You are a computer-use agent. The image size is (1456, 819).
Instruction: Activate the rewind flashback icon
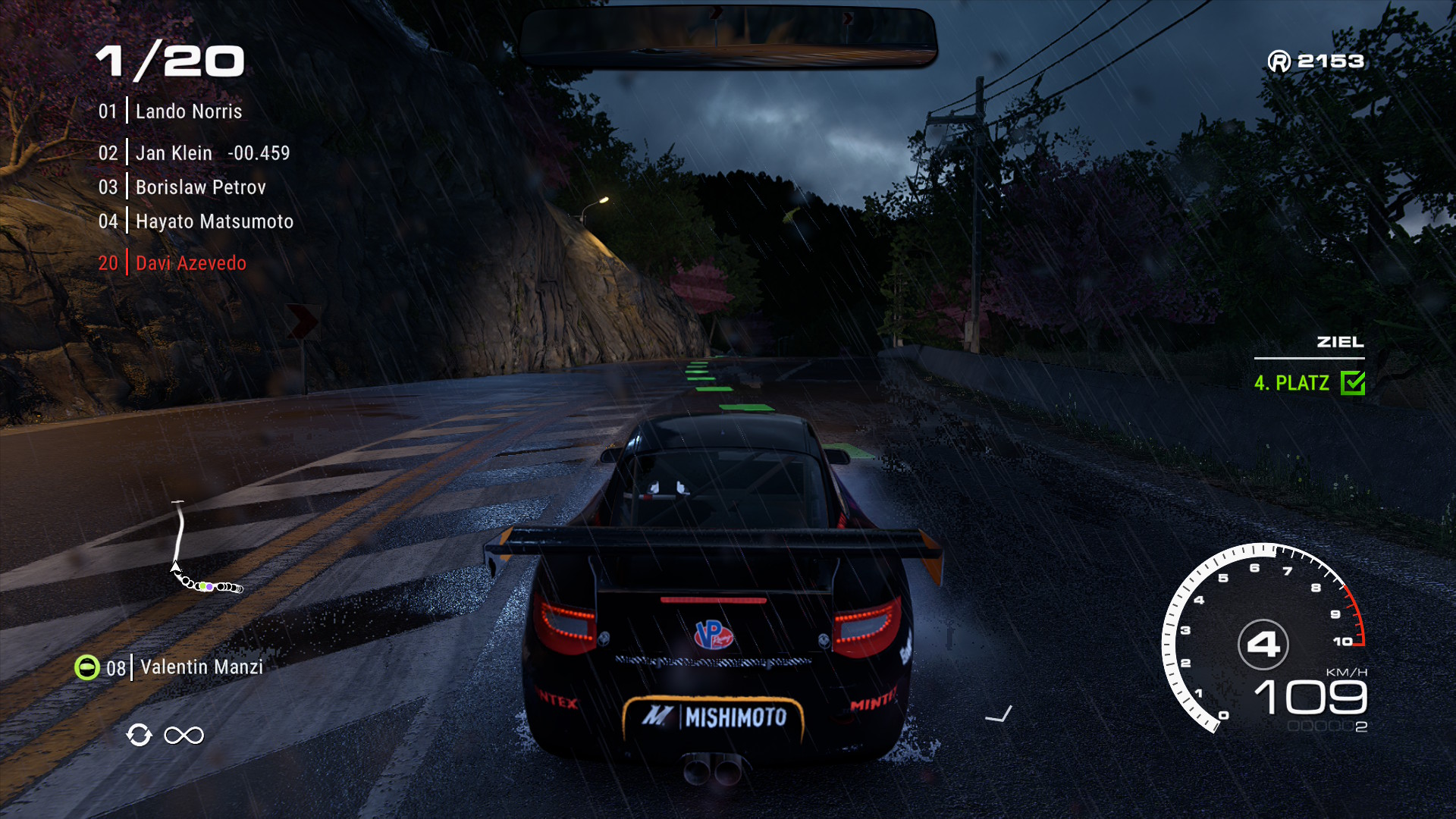[x=140, y=735]
